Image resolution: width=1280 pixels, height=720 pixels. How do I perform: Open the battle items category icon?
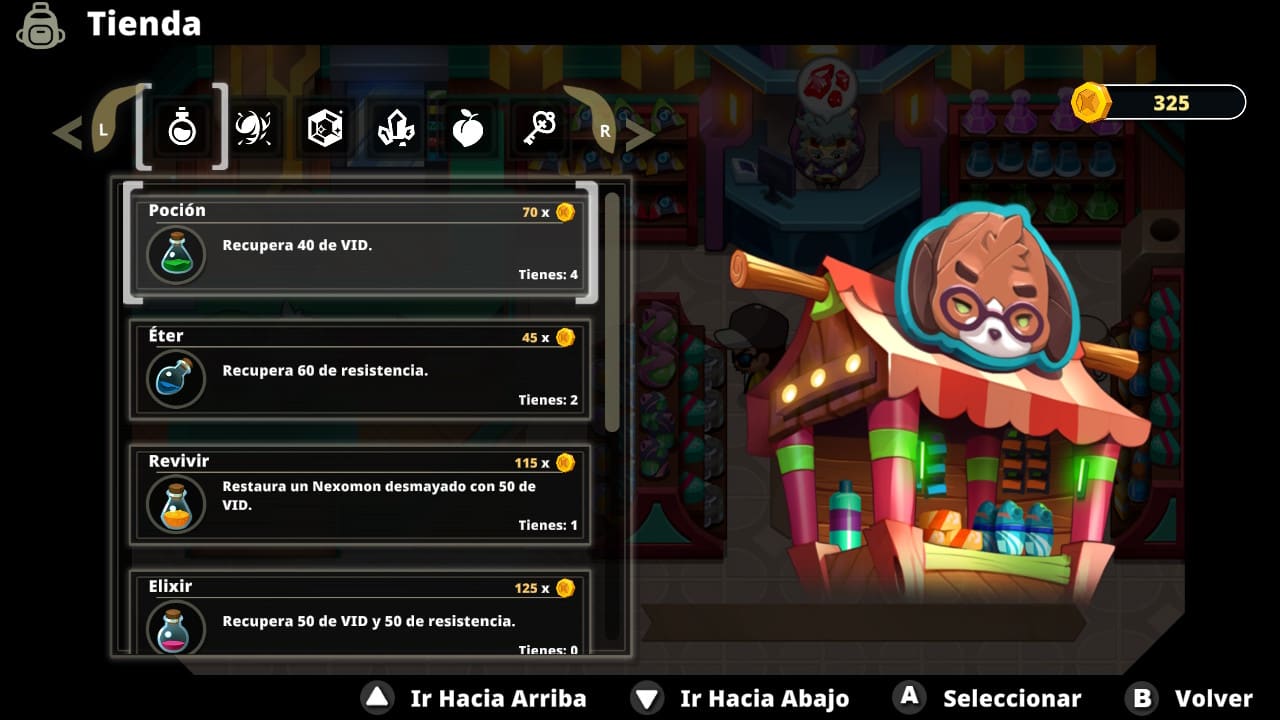pyautogui.click(x=253, y=126)
